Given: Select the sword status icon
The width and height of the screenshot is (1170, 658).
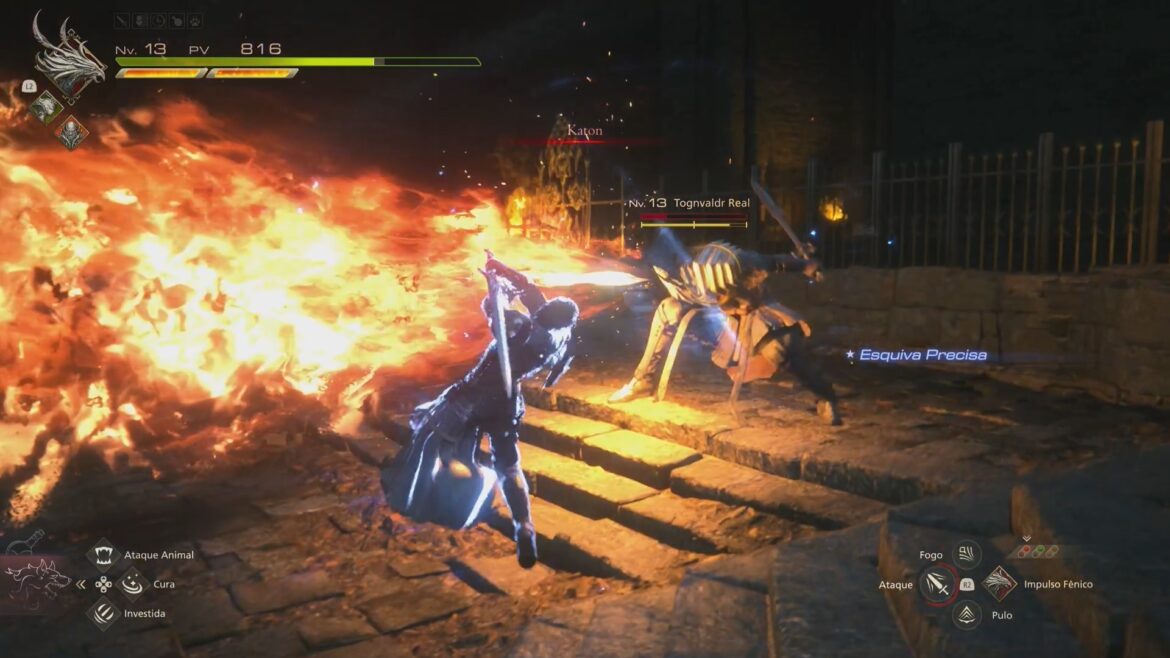Looking at the screenshot, I should pyautogui.click(x=121, y=20).
